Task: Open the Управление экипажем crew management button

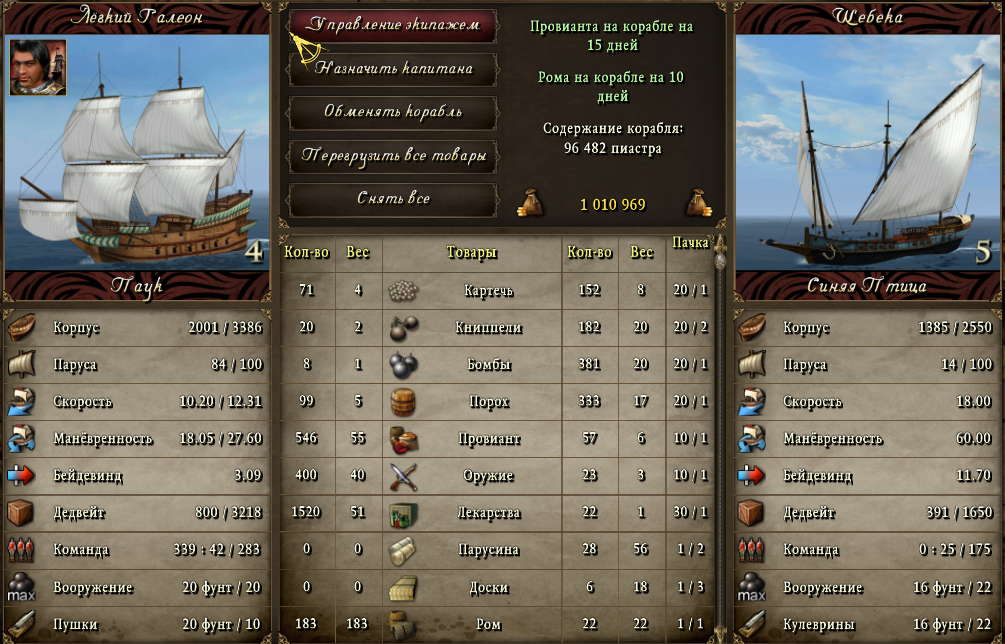Action: [393, 25]
